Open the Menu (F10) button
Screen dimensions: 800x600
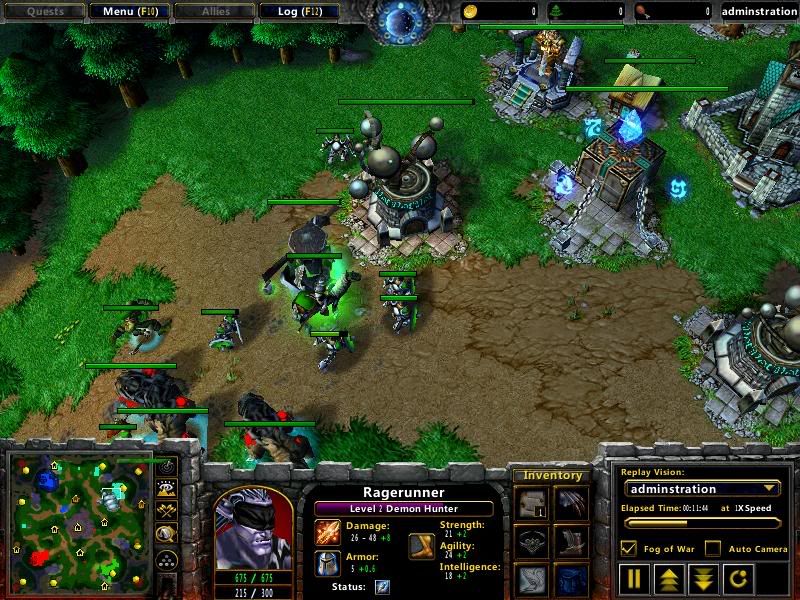coord(128,12)
